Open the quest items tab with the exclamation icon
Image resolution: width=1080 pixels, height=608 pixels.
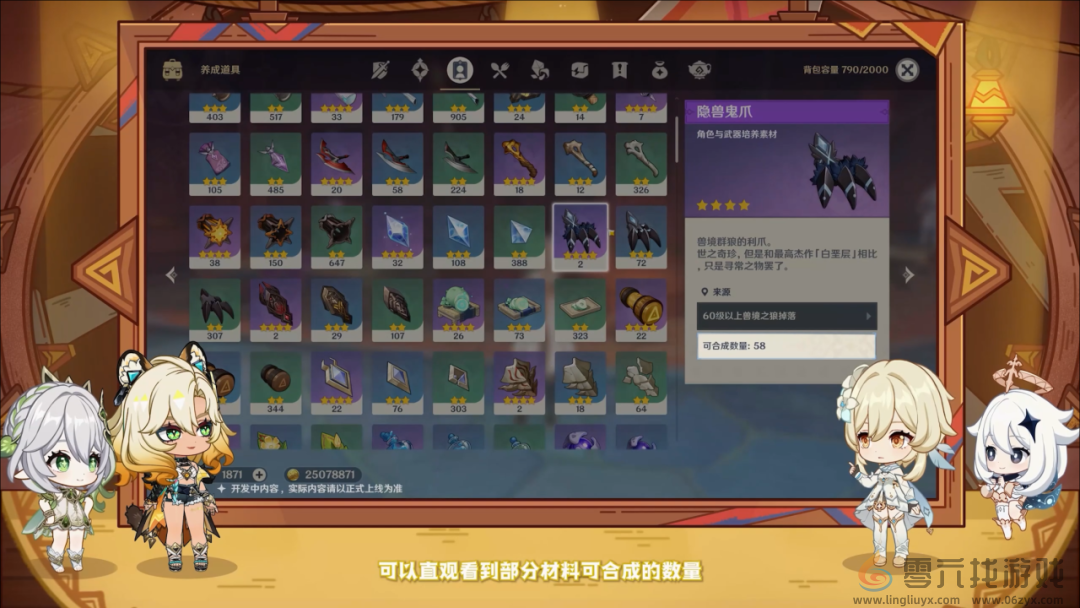(x=619, y=70)
